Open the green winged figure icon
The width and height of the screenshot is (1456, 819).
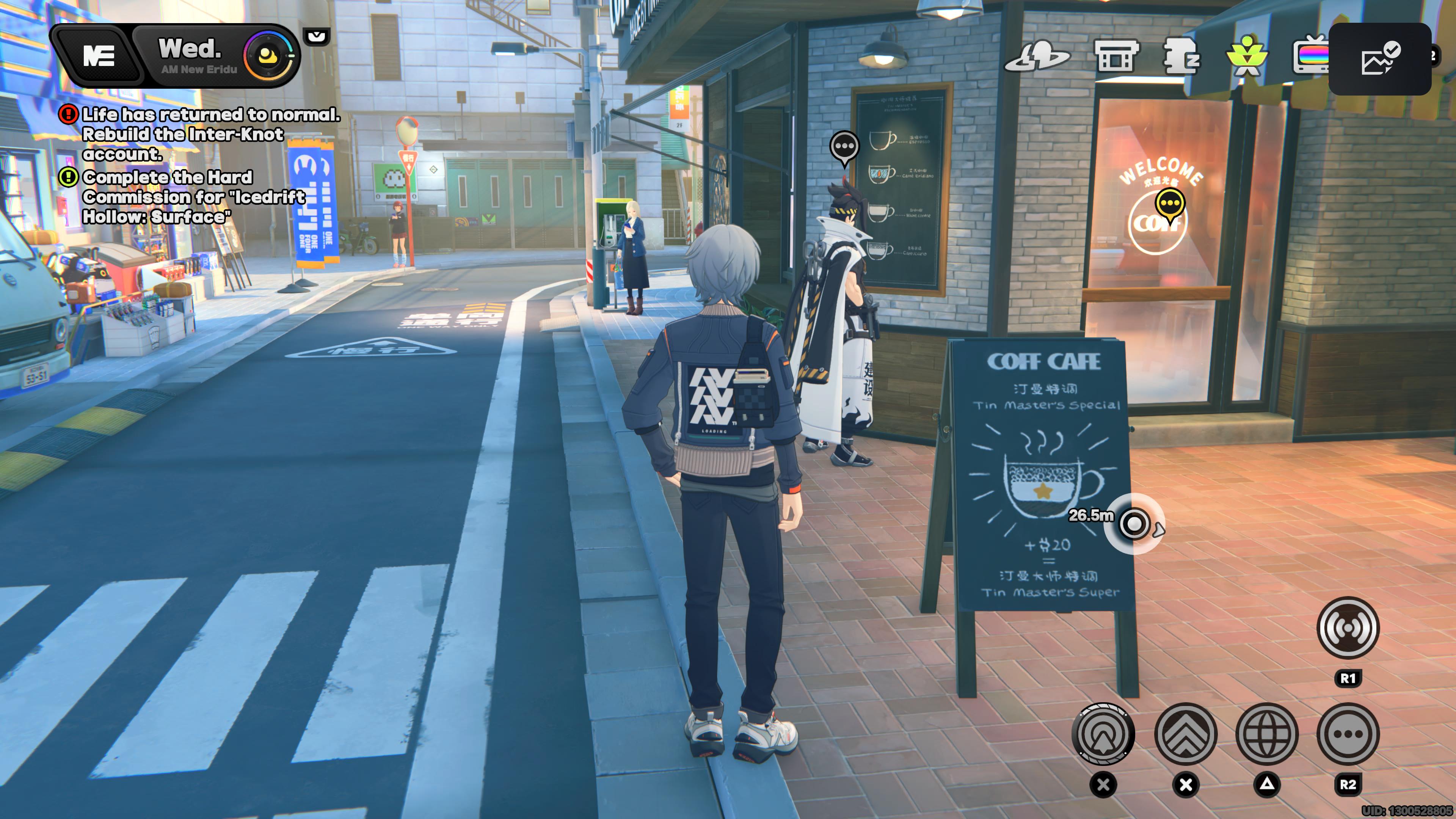click(1246, 56)
